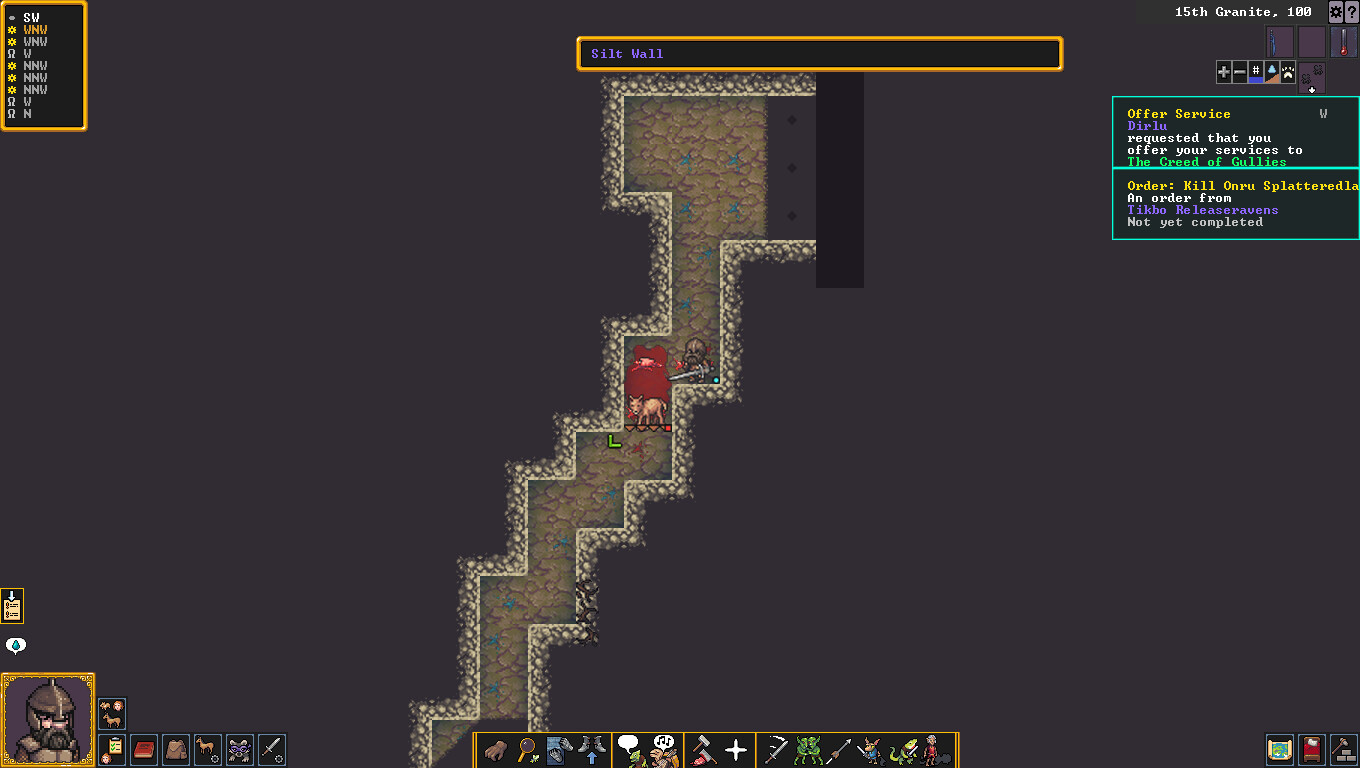Click the dwarf character portrait
Viewport: 1360px width, 768px height.
[48, 720]
